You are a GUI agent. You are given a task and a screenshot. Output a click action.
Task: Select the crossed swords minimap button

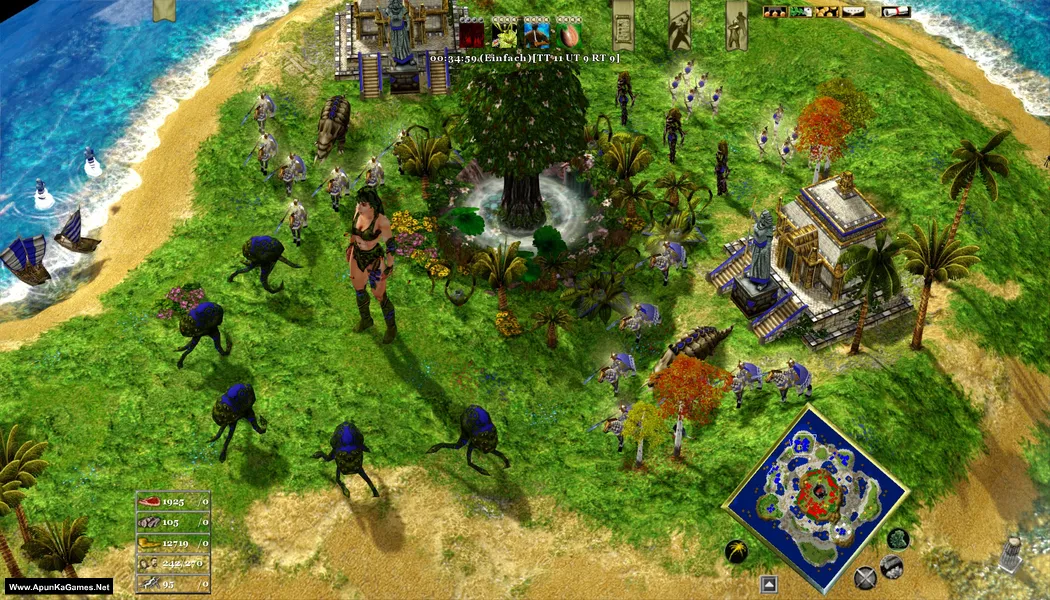(x=865, y=577)
